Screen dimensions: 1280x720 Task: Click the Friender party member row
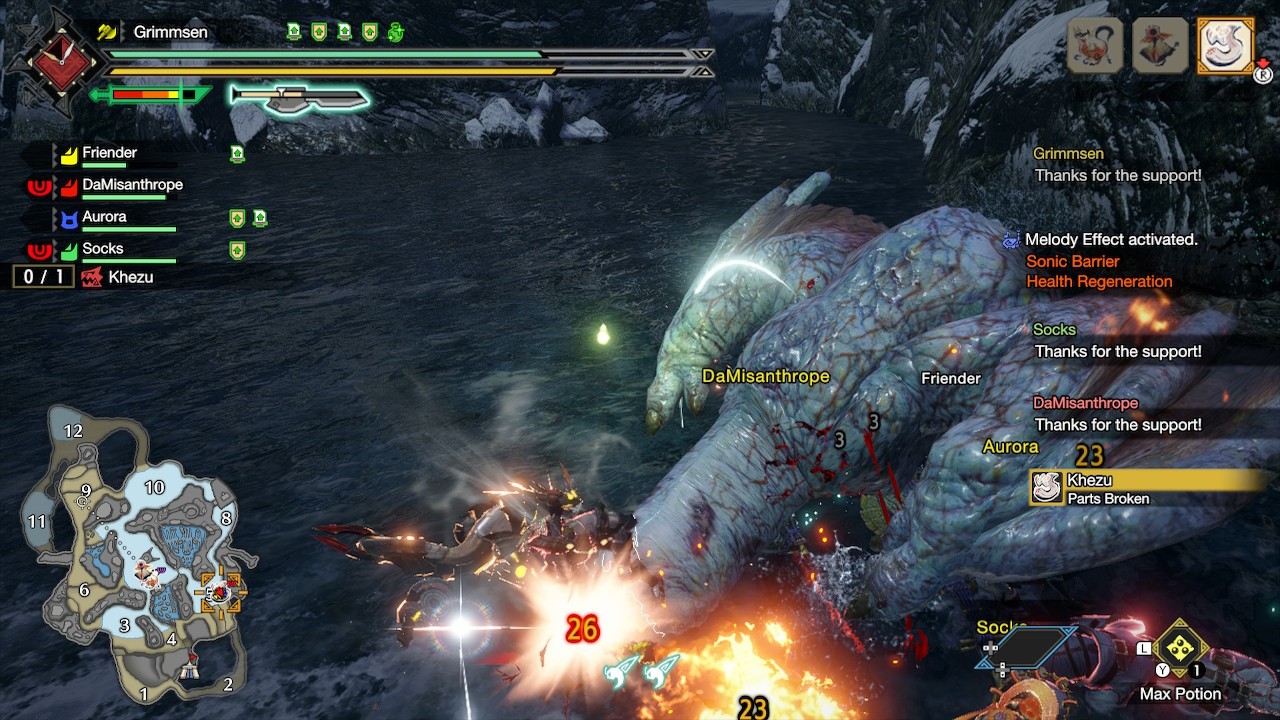tap(110, 154)
